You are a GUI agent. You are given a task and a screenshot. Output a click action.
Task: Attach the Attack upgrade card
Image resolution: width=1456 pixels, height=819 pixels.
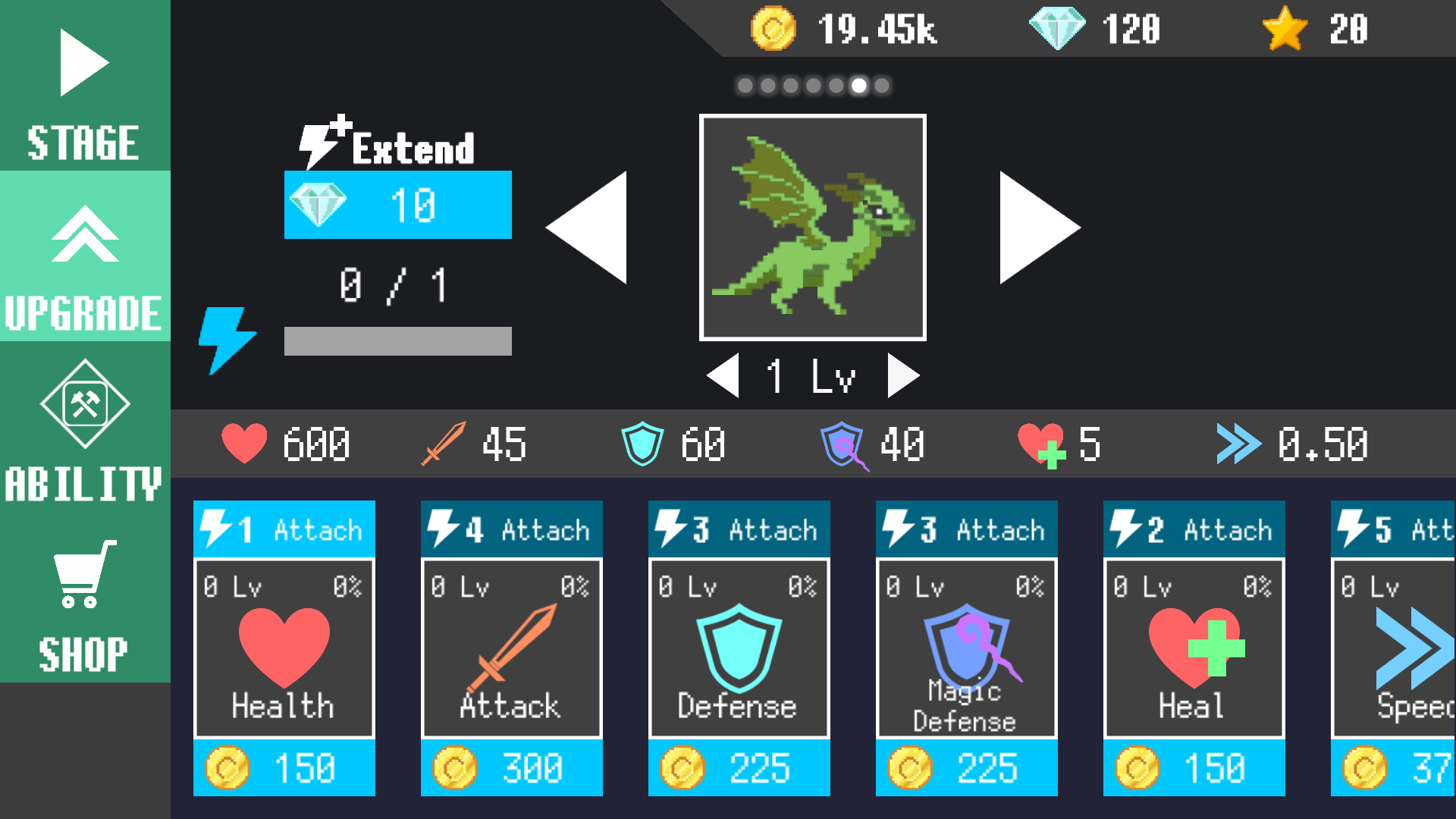(x=511, y=529)
